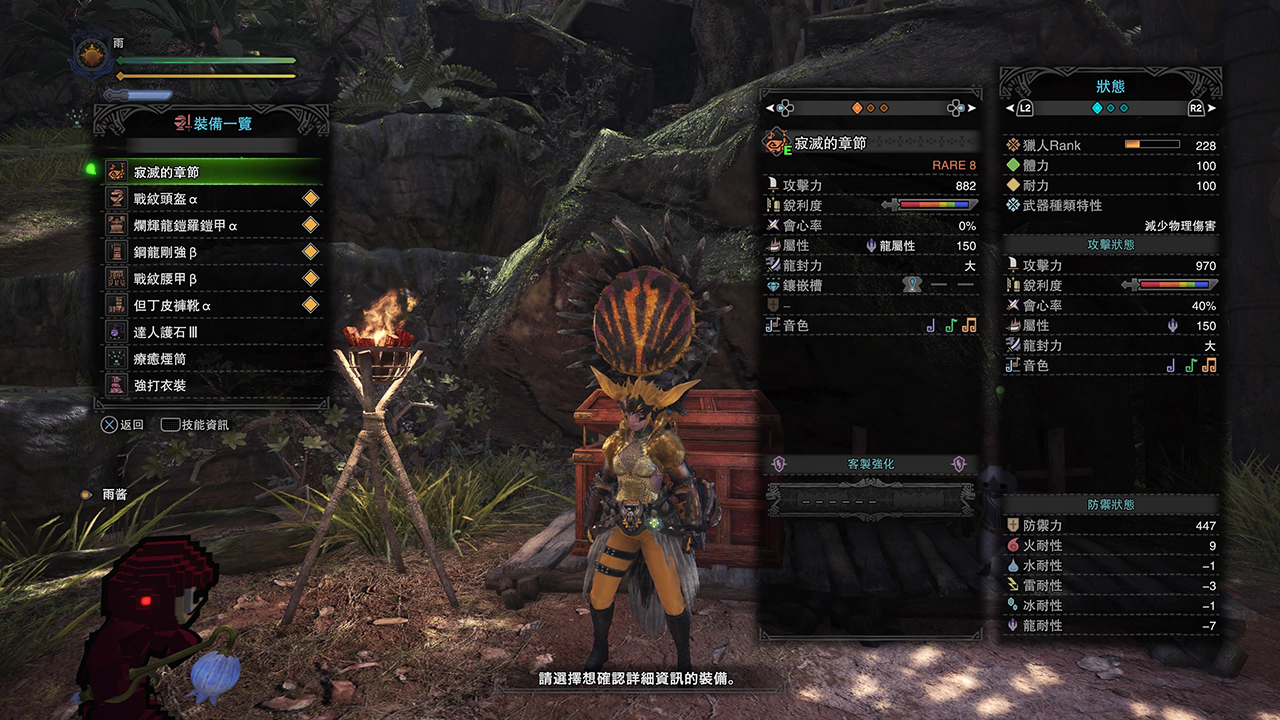The image size is (1280, 720).
Task: Open details for 爛輝龍鎧羅鎧甲α chest armor
Action: [x=212, y=225]
